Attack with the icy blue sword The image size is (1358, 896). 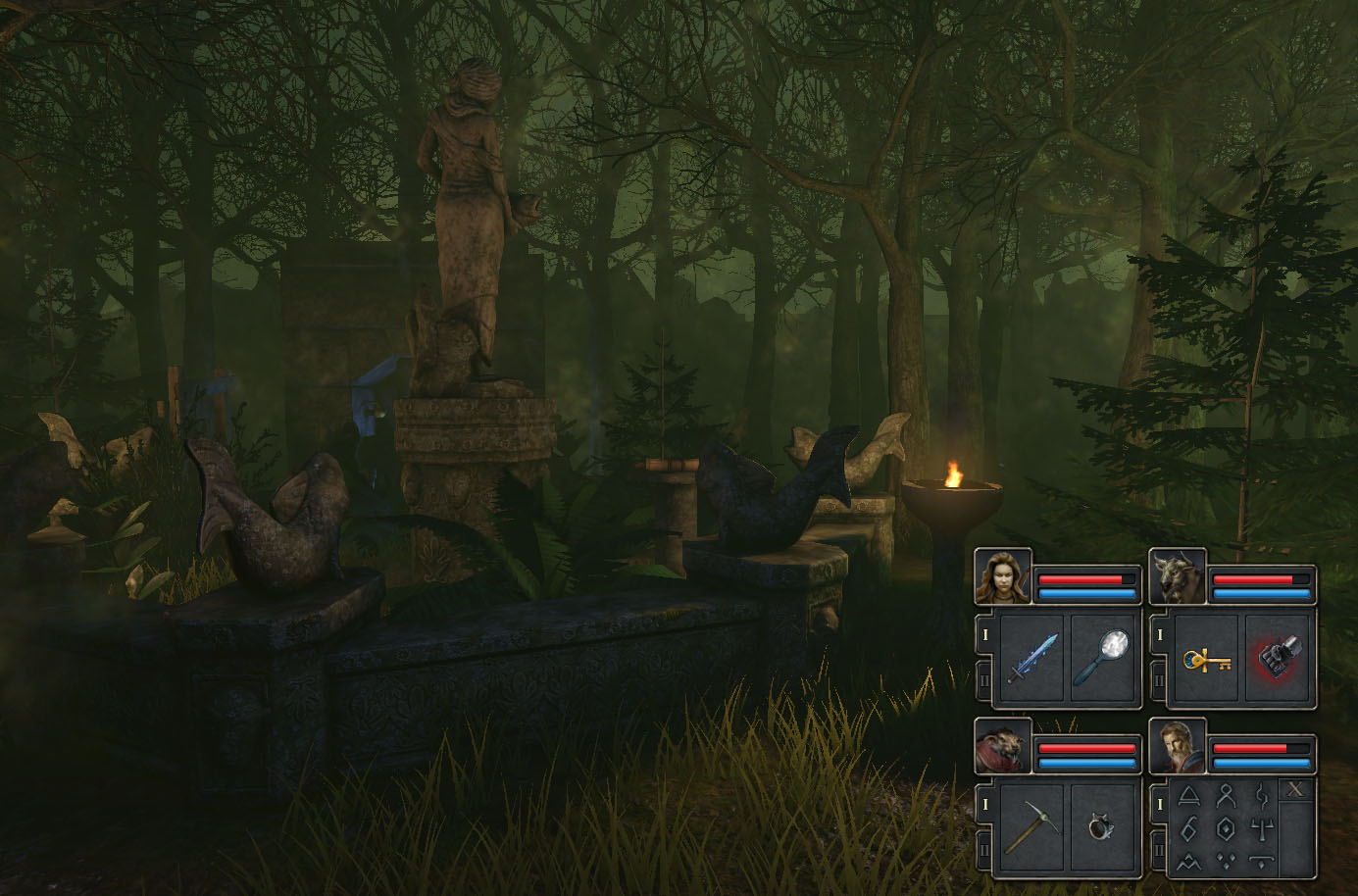tap(1032, 658)
